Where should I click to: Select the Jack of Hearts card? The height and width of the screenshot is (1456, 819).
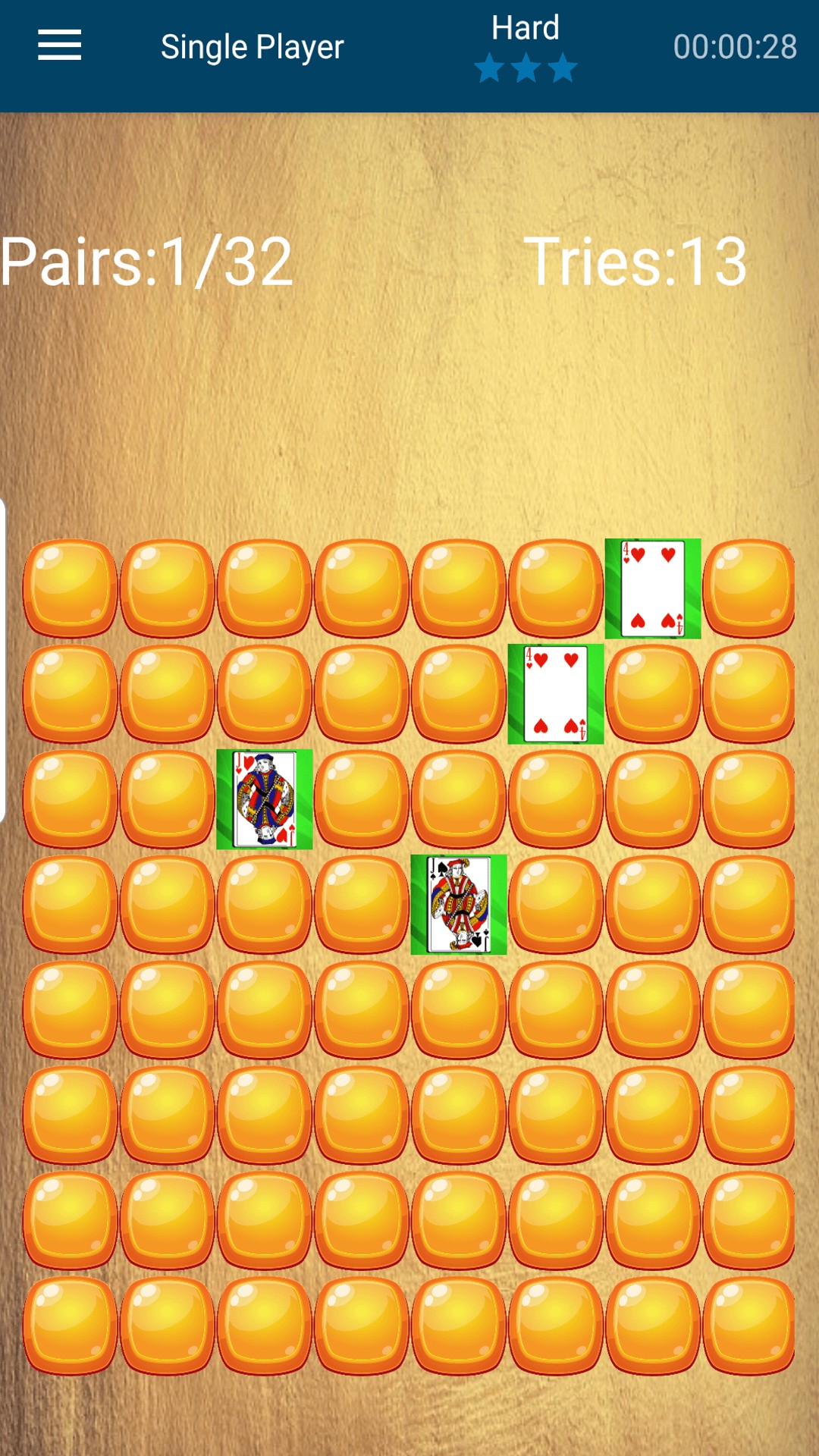(x=265, y=799)
